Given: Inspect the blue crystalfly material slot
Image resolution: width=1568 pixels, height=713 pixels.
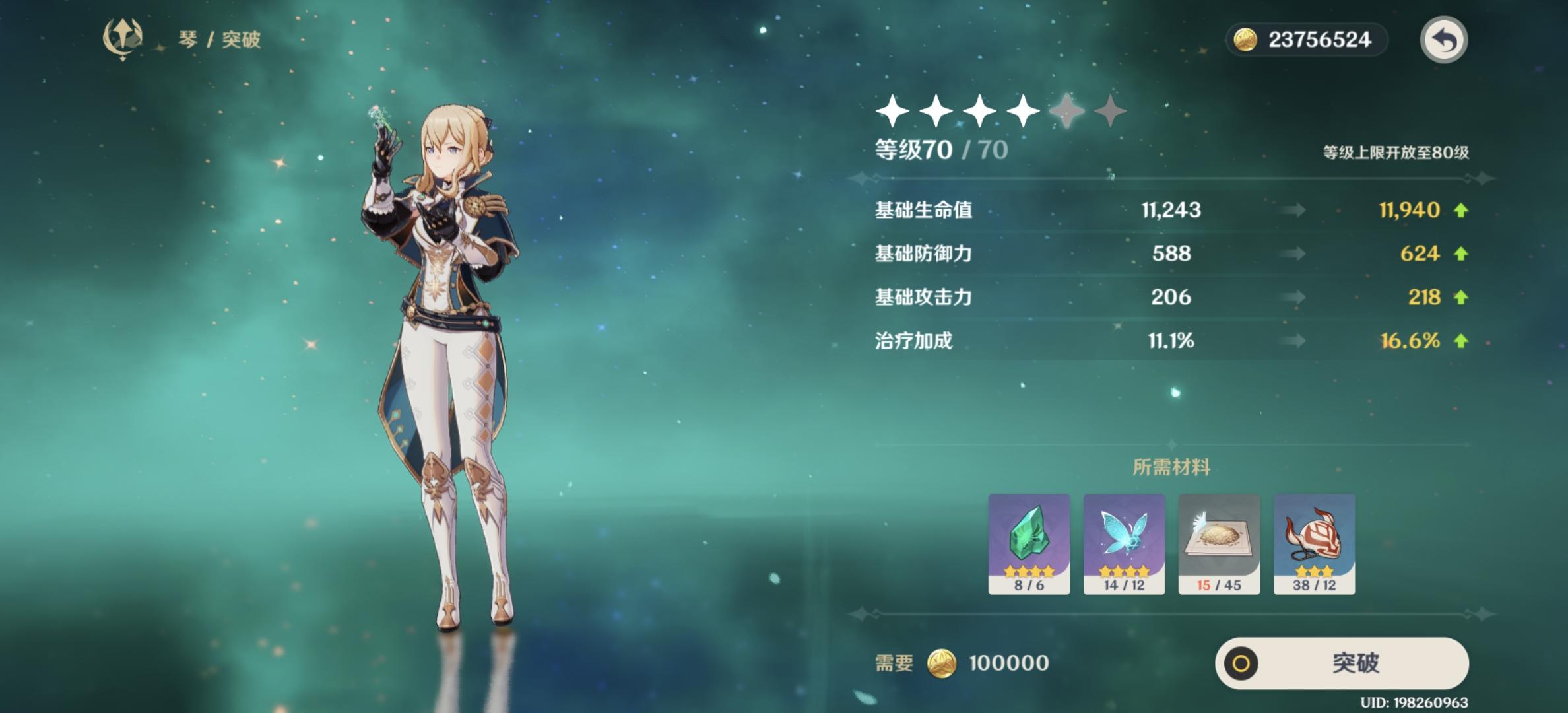Looking at the screenshot, I should click(1124, 543).
